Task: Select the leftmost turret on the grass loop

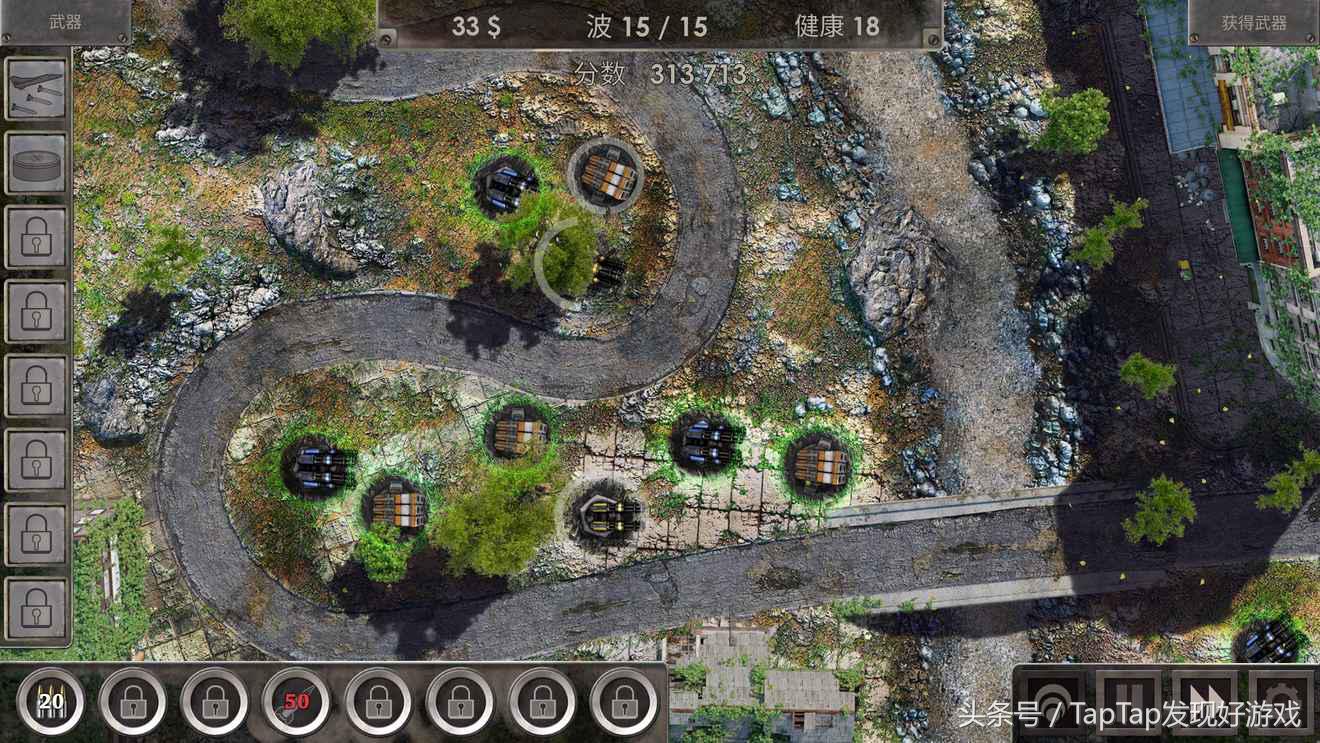Action: (318, 465)
